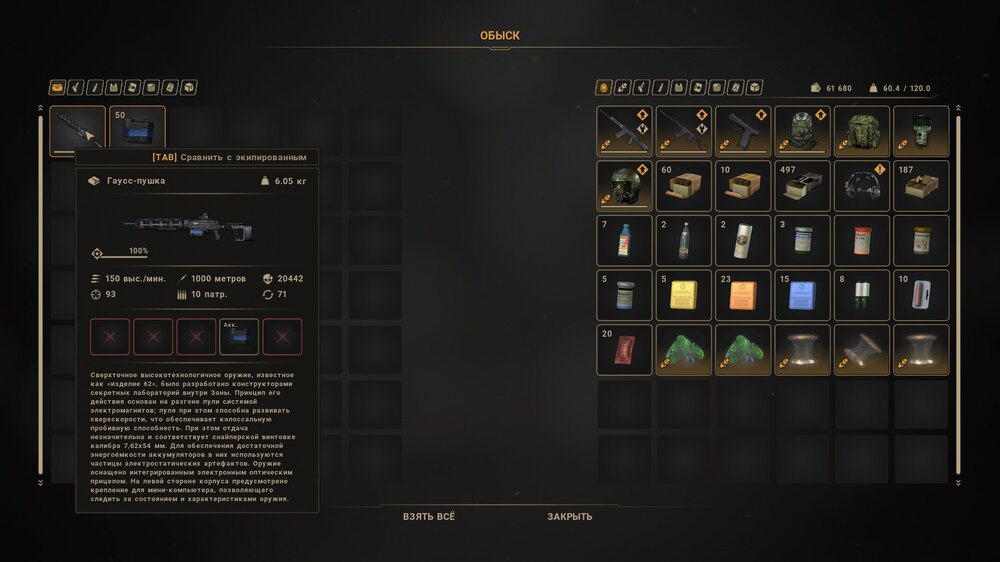
Task: Select the pistol in your inventory
Action: pos(743,131)
